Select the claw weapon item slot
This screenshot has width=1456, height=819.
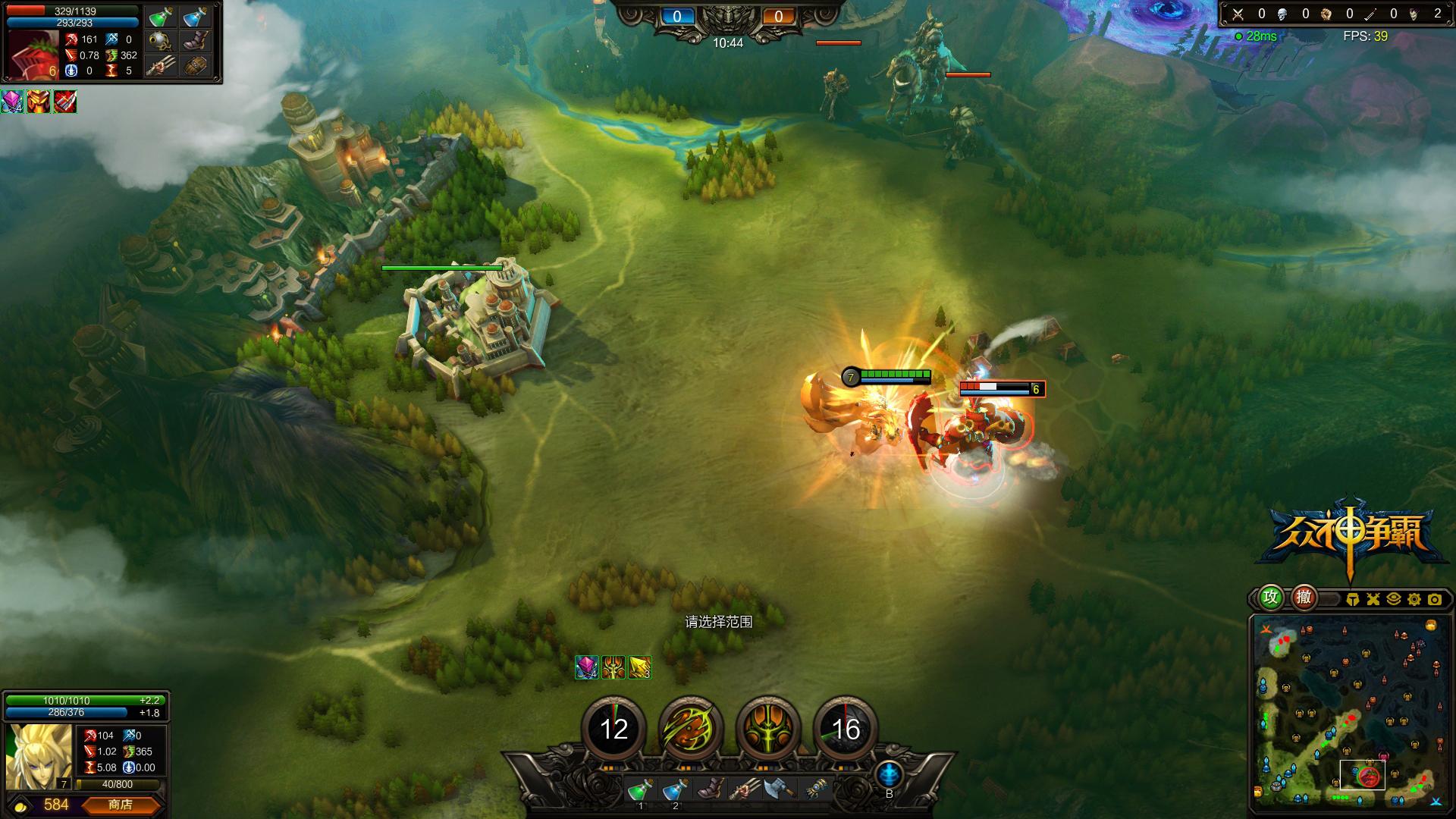[745, 790]
